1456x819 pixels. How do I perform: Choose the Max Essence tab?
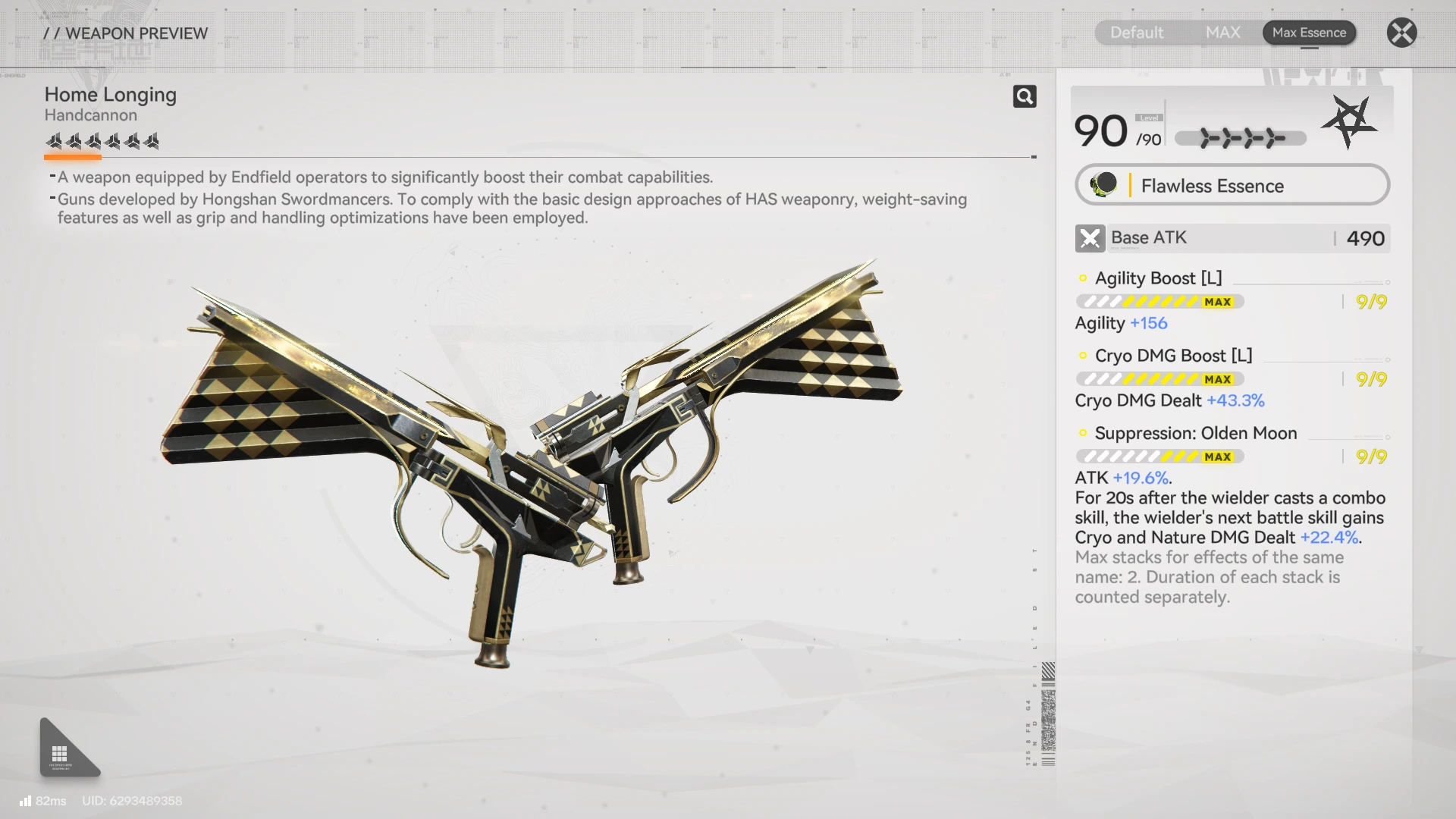[1309, 33]
